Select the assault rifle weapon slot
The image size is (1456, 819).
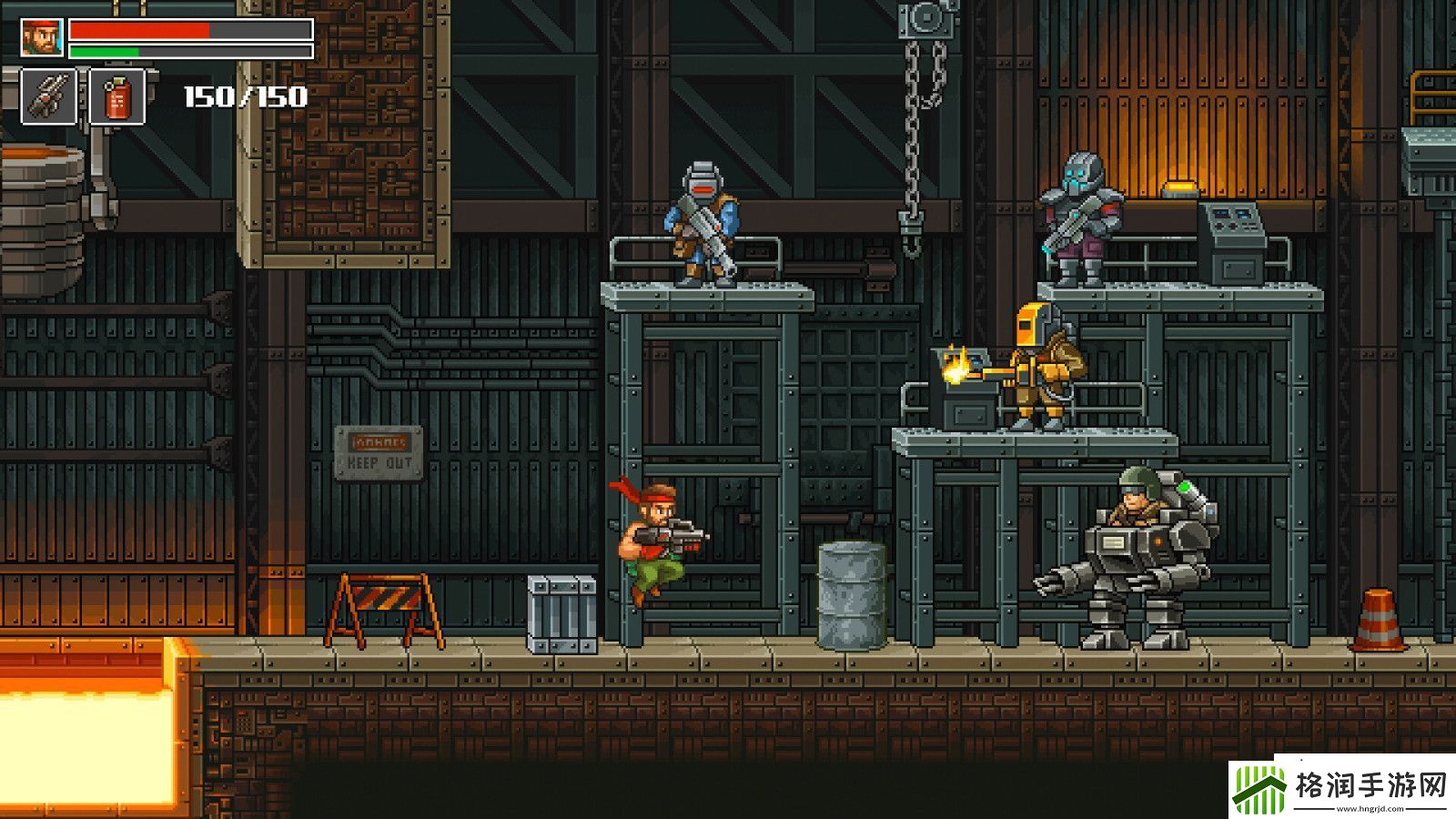click(48, 96)
